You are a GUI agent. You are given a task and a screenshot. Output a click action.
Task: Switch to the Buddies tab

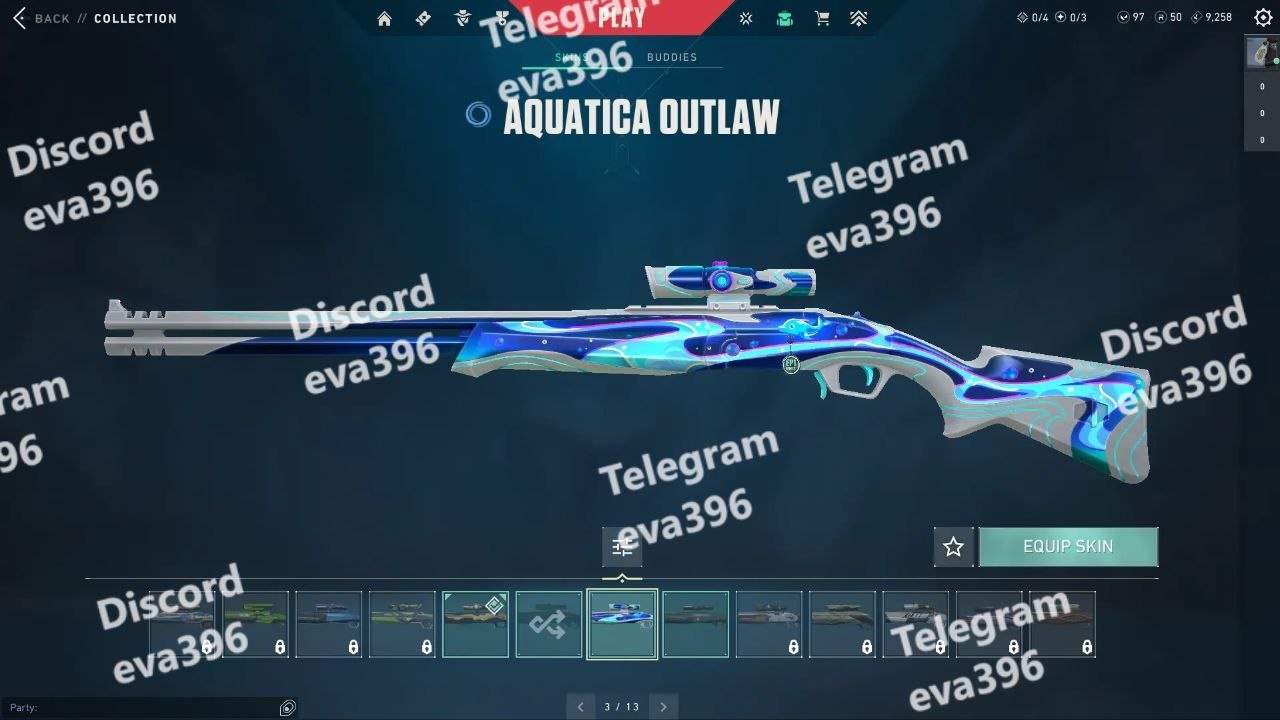pos(671,58)
